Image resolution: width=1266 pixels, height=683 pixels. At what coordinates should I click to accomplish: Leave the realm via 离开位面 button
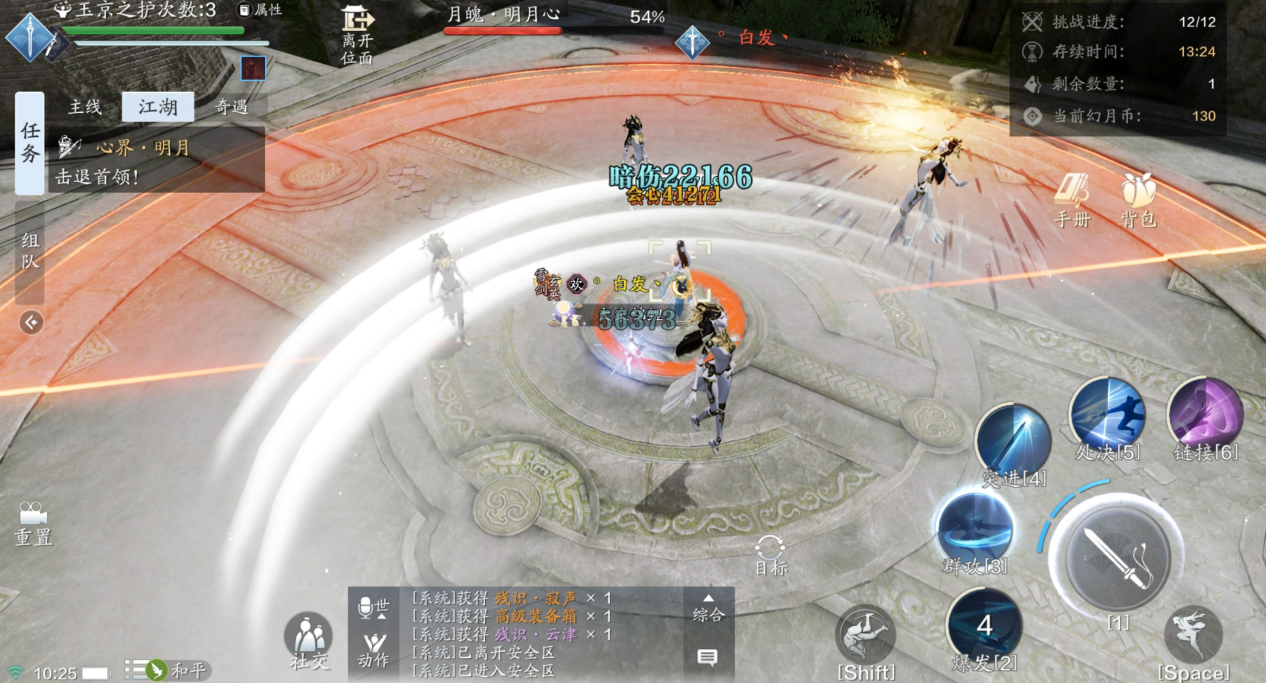(357, 34)
